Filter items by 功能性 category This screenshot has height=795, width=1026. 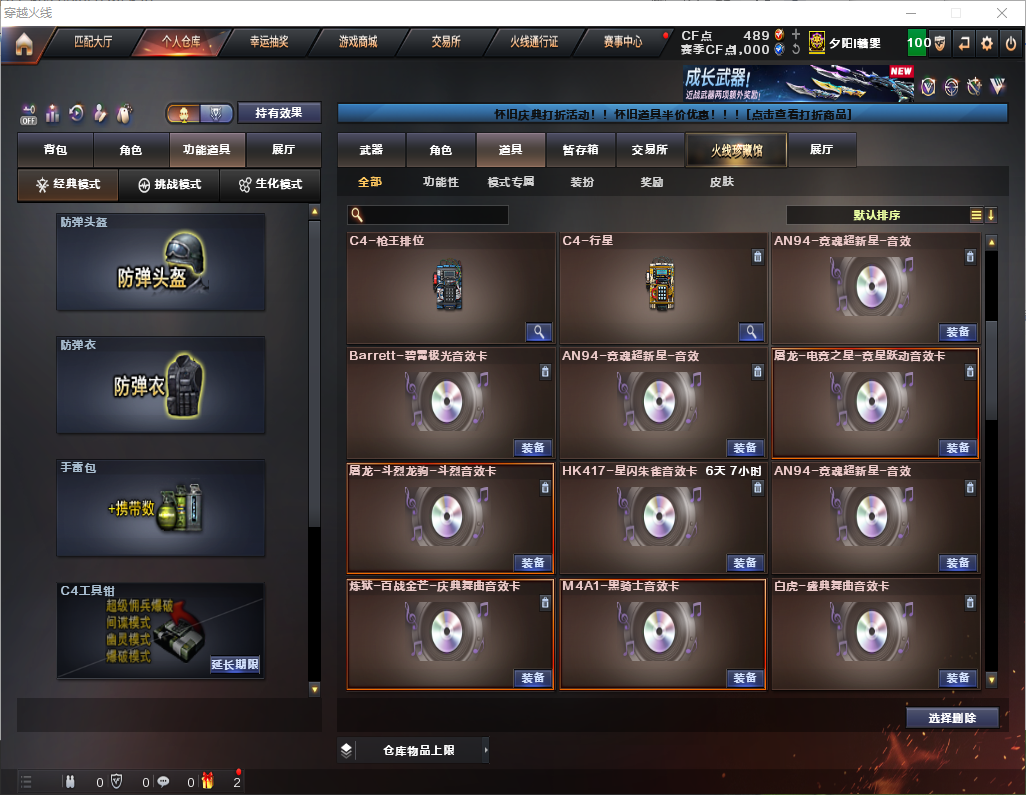(440, 183)
